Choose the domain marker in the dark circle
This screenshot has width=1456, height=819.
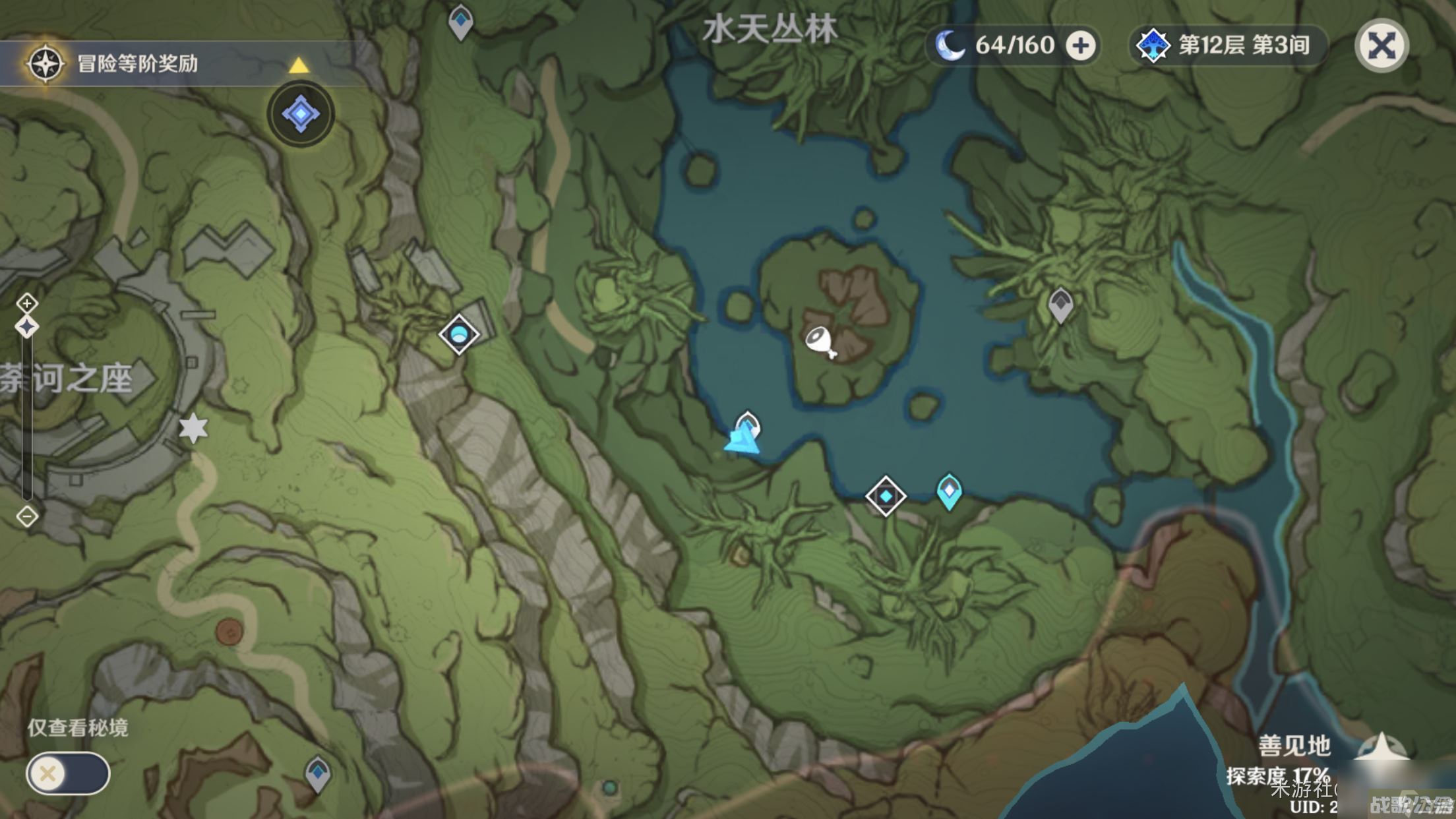click(x=301, y=114)
